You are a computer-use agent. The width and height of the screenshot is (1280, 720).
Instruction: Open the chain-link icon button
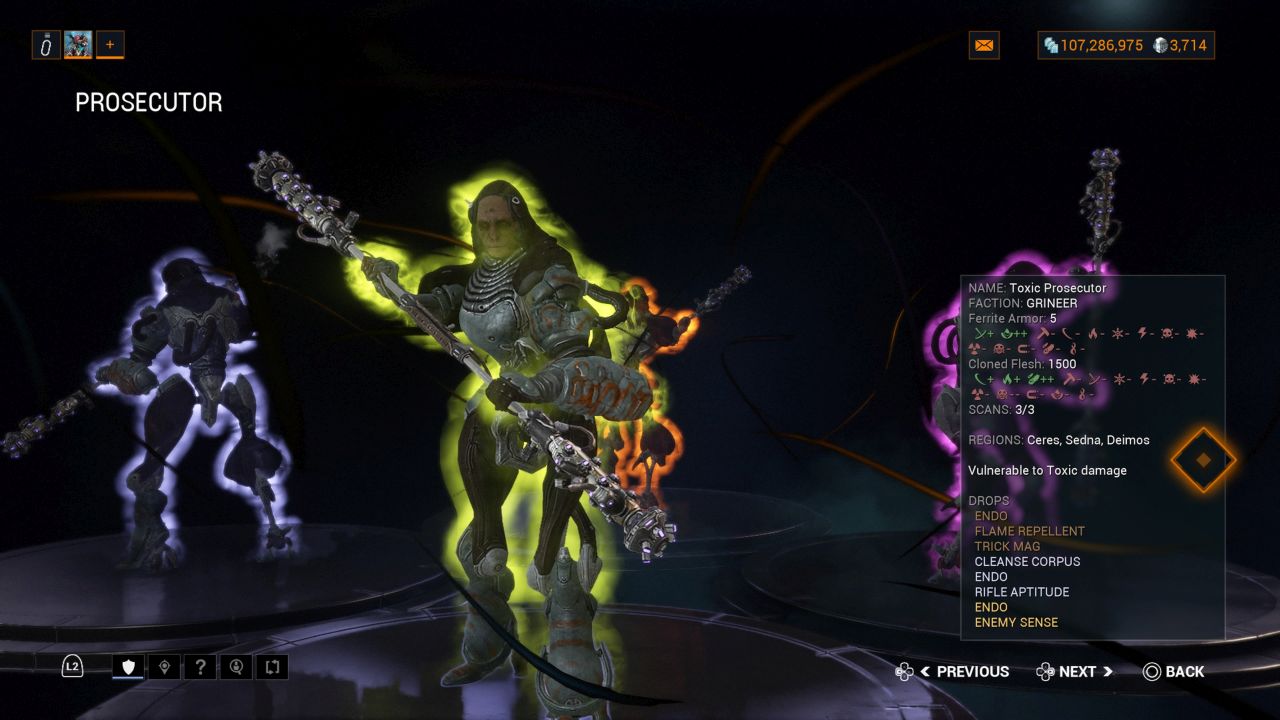click(46, 44)
